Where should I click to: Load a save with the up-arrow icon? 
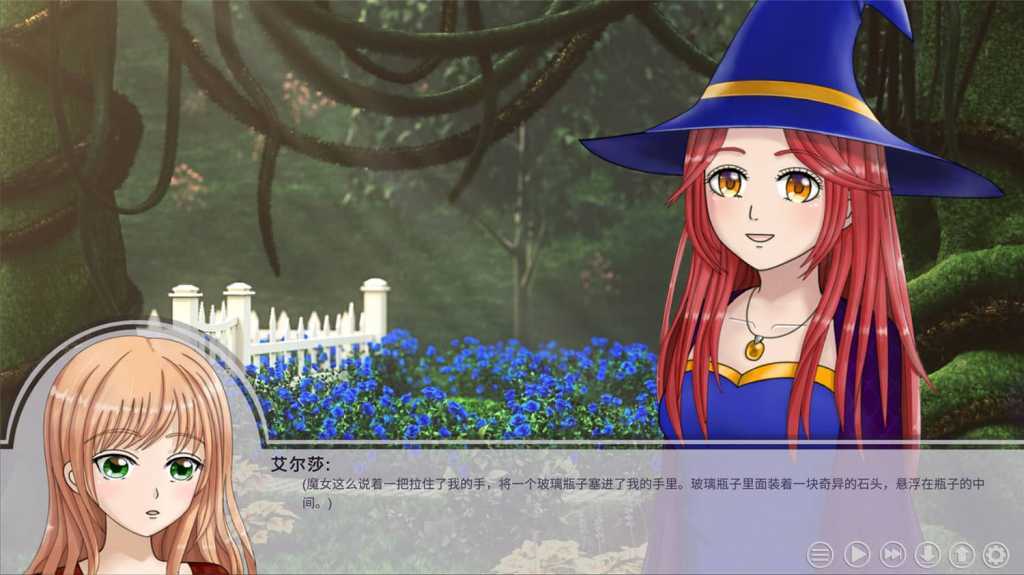click(x=961, y=554)
